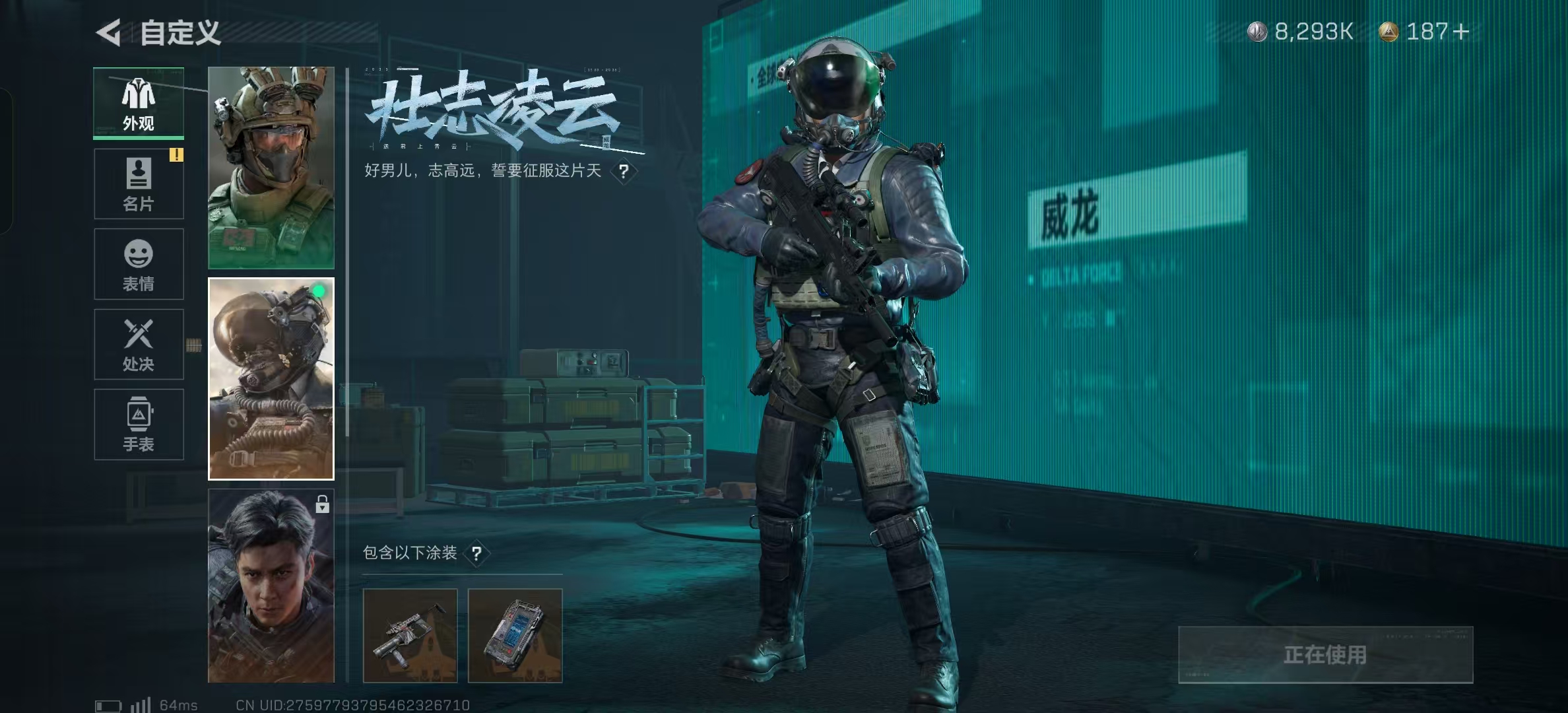Image resolution: width=1568 pixels, height=713 pixels.
Task: Toggle the notification badge on 名片 tab
Action: (x=176, y=155)
